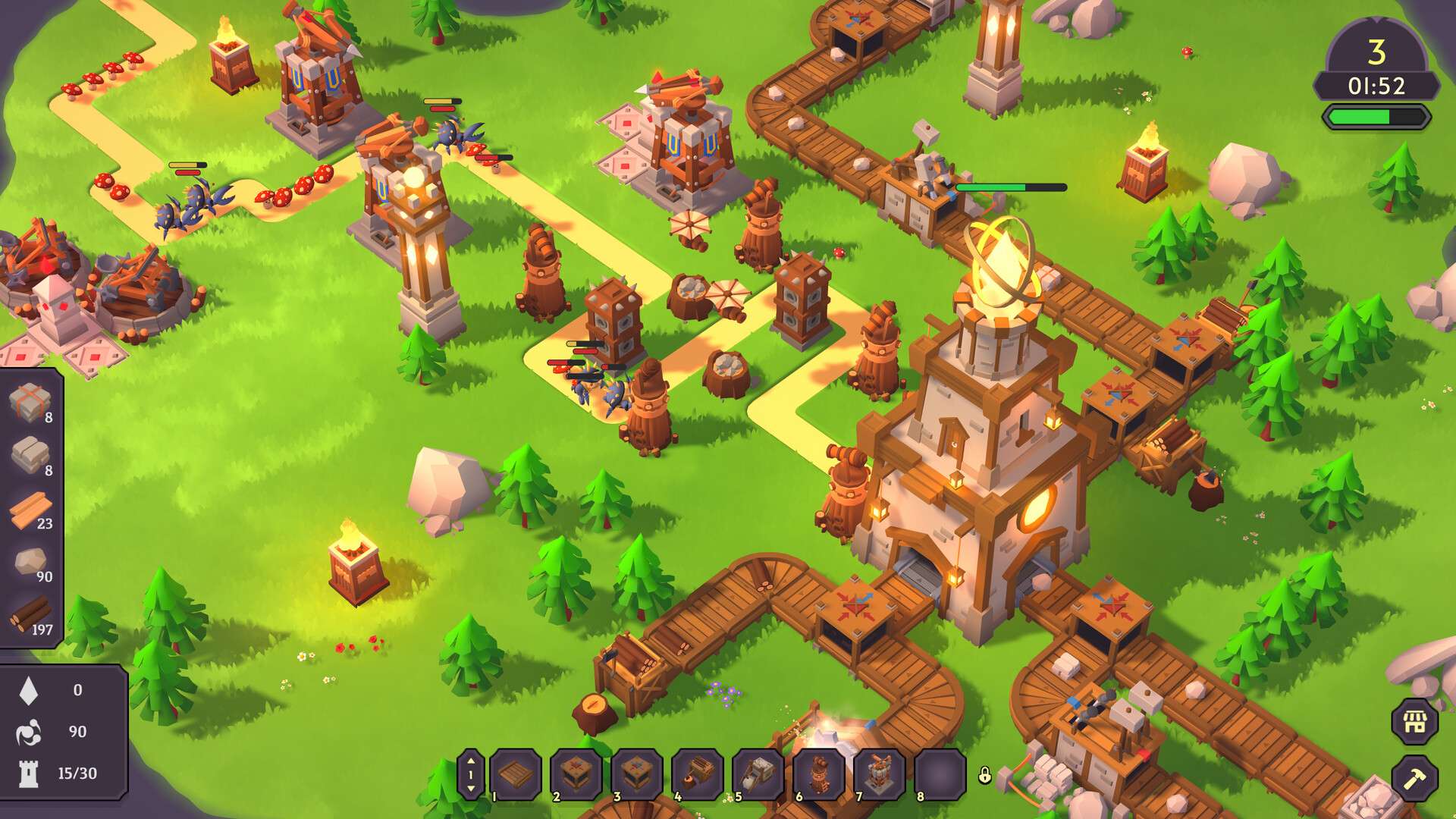
Task: Pick the crate building in hotbar slot 3
Action: 637,774
